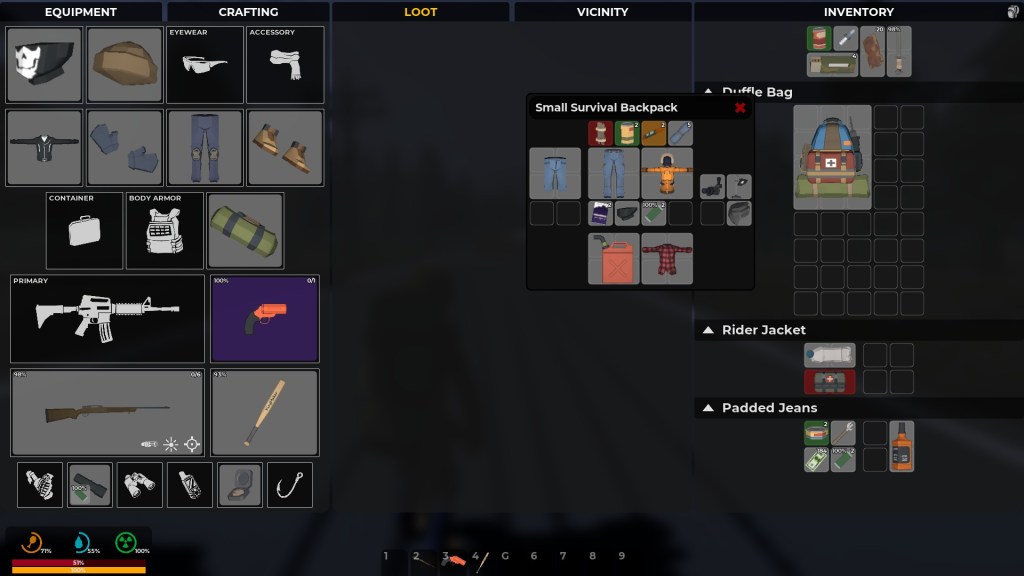
Task: Collapse the Padded Jeans section
Action: (708, 408)
